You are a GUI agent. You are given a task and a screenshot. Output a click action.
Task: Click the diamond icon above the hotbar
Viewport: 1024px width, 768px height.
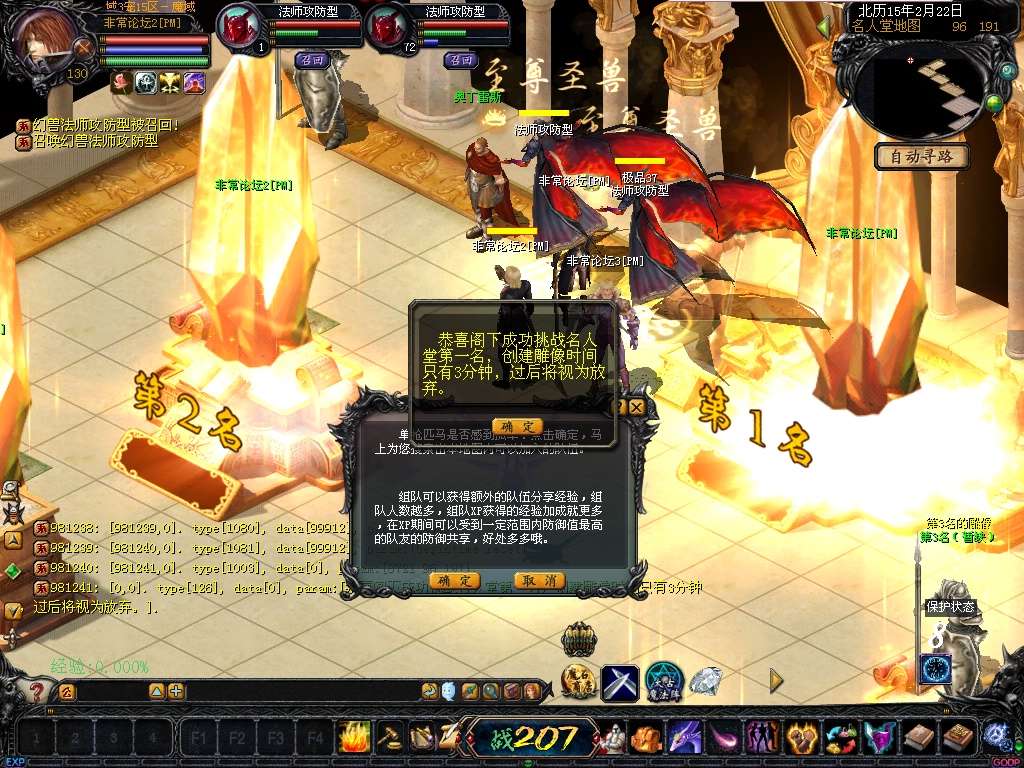[x=706, y=681]
